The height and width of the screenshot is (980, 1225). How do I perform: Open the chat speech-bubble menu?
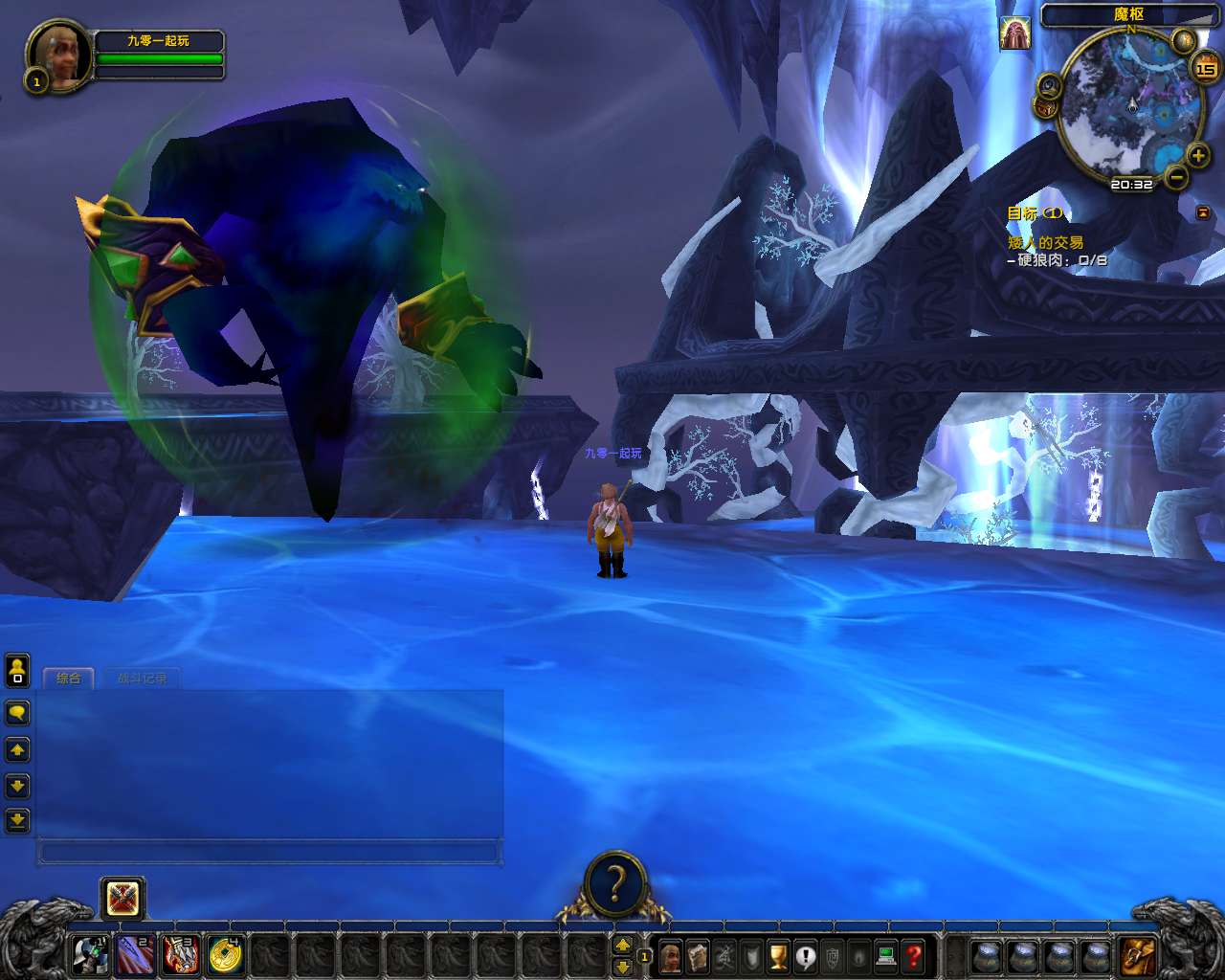(17, 713)
